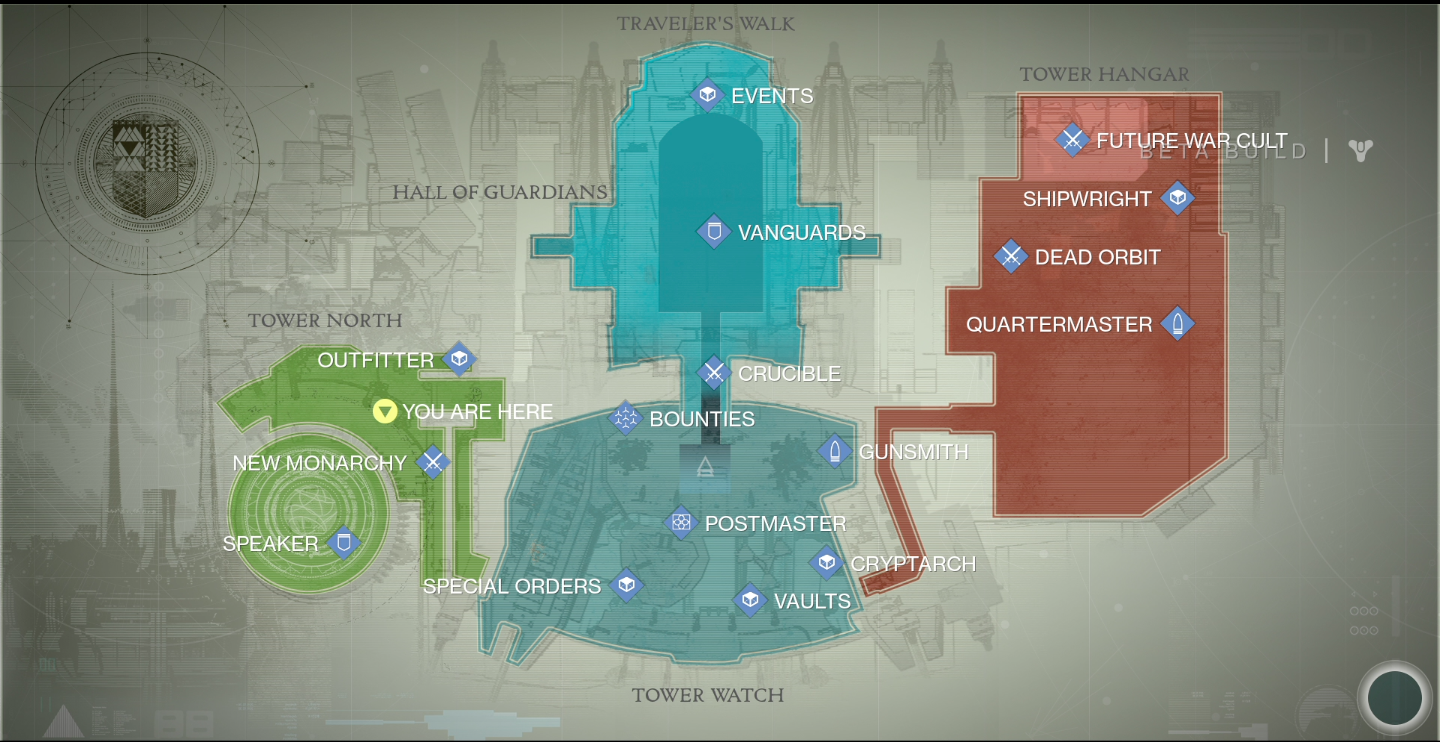This screenshot has height=742, width=1440.
Task: Visit the Shipwright in Tower Hangar
Action: [x=1177, y=198]
